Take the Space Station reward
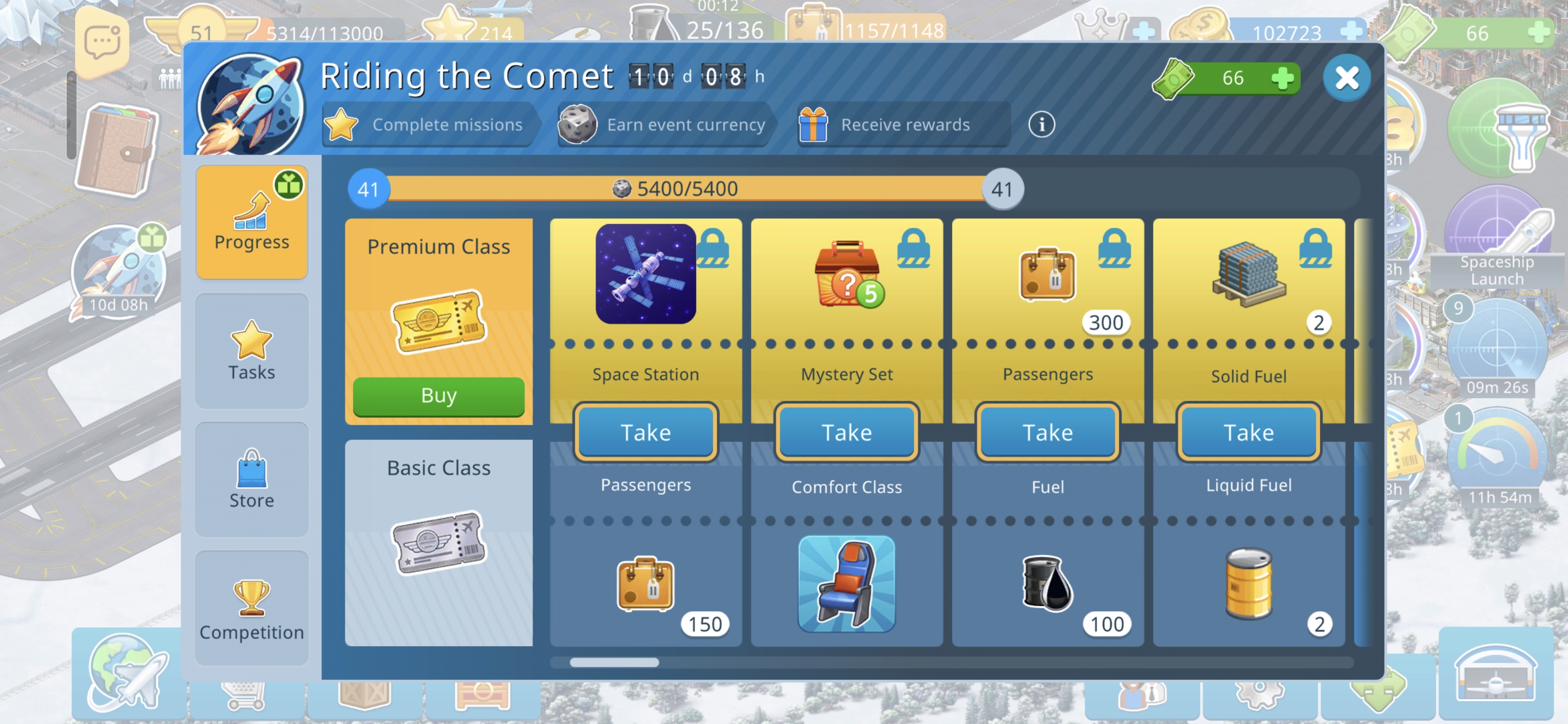 tap(645, 432)
